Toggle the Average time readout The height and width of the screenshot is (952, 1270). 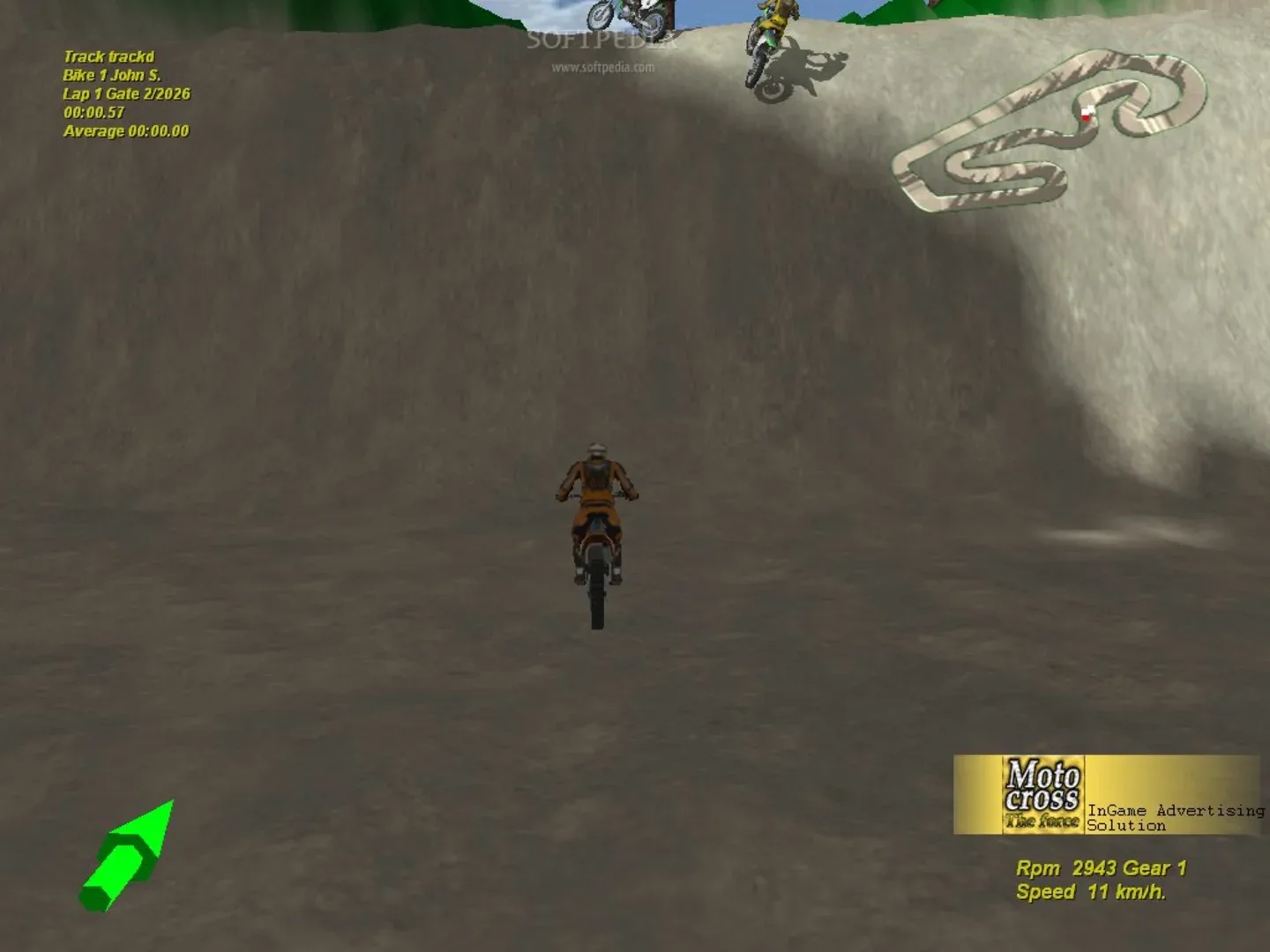point(125,130)
